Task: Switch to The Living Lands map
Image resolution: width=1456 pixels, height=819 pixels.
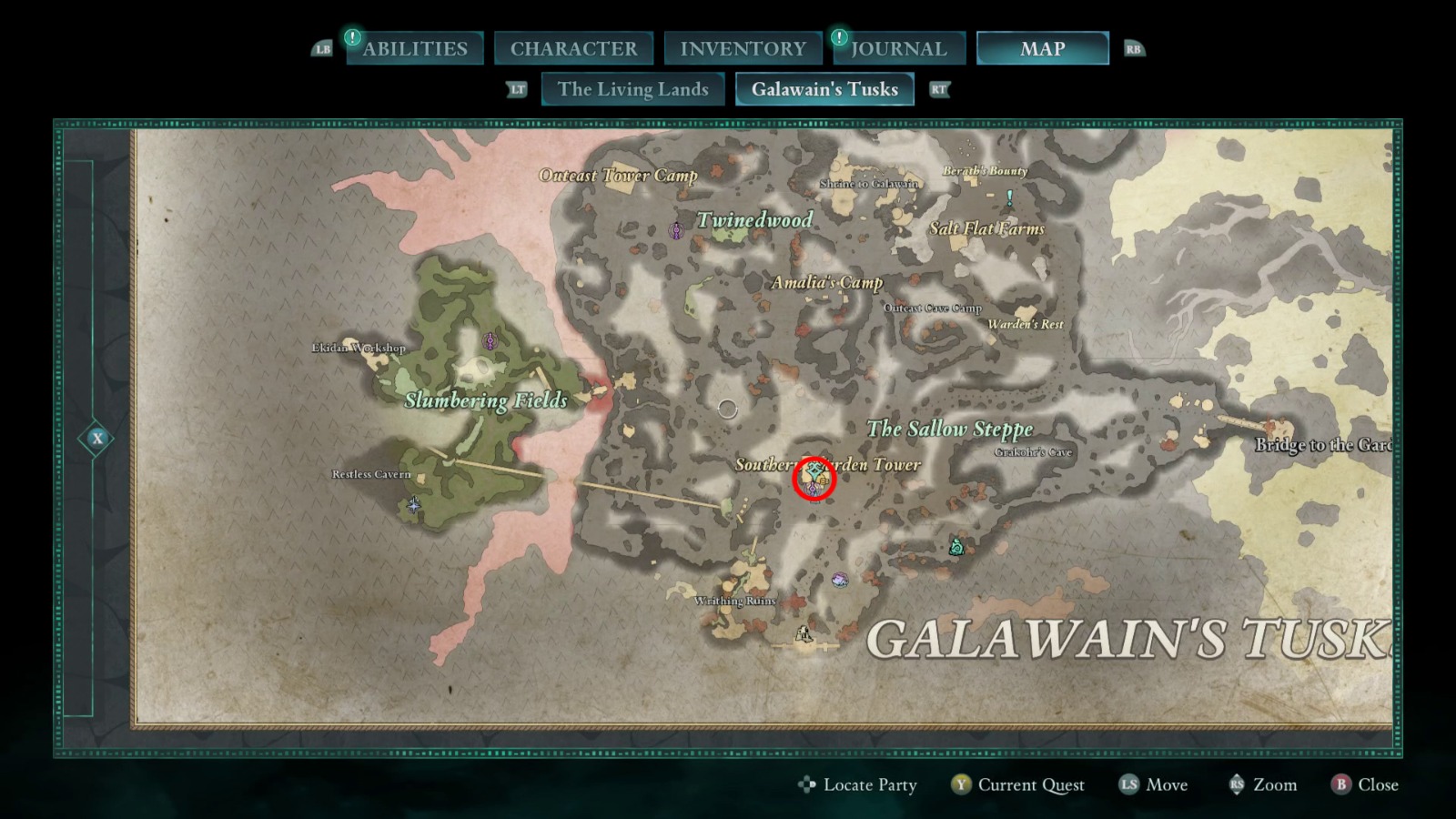Action: click(x=632, y=89)
